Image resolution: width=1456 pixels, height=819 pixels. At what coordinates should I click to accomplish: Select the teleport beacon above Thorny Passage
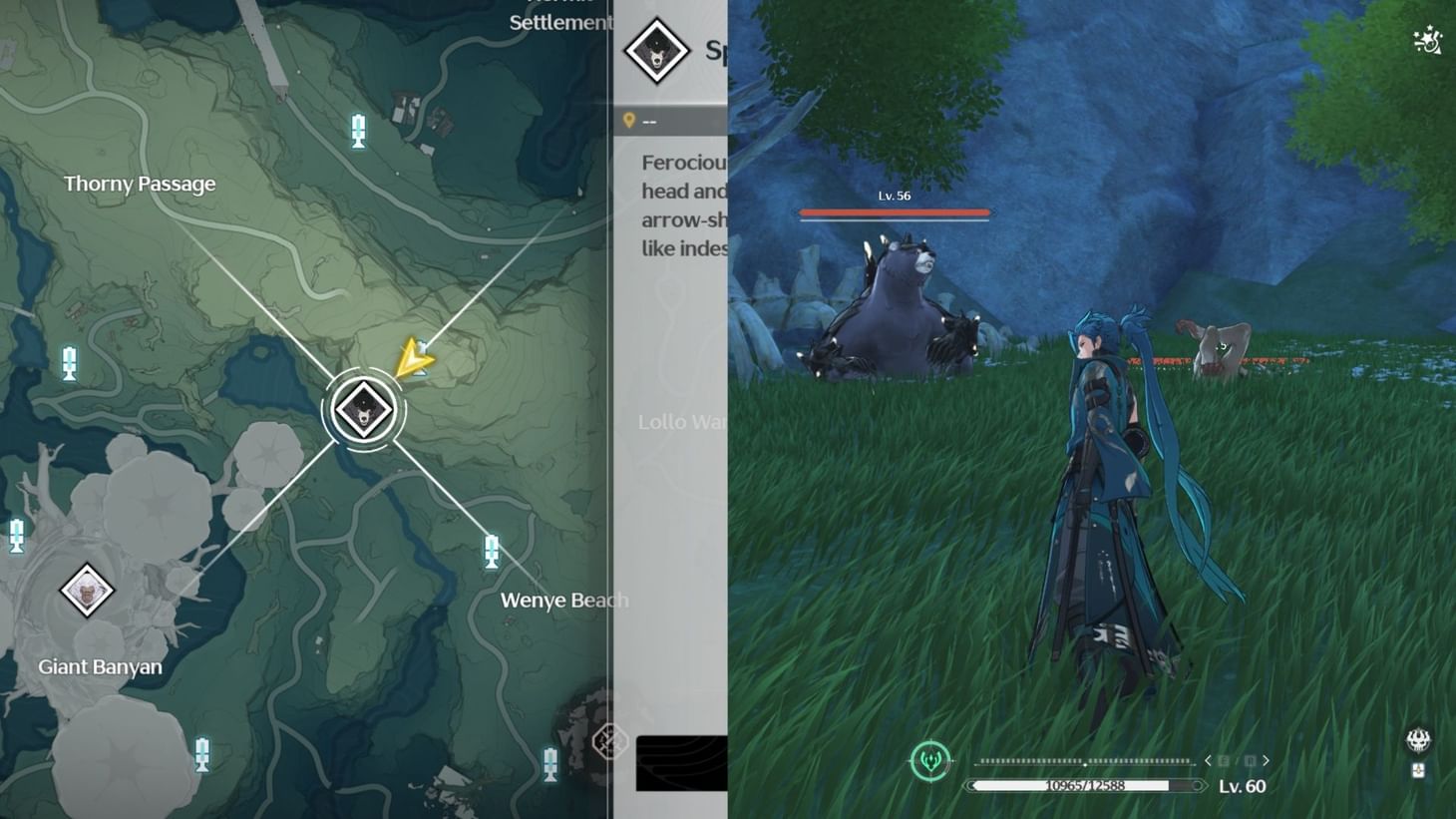click(x=356, y=131)
